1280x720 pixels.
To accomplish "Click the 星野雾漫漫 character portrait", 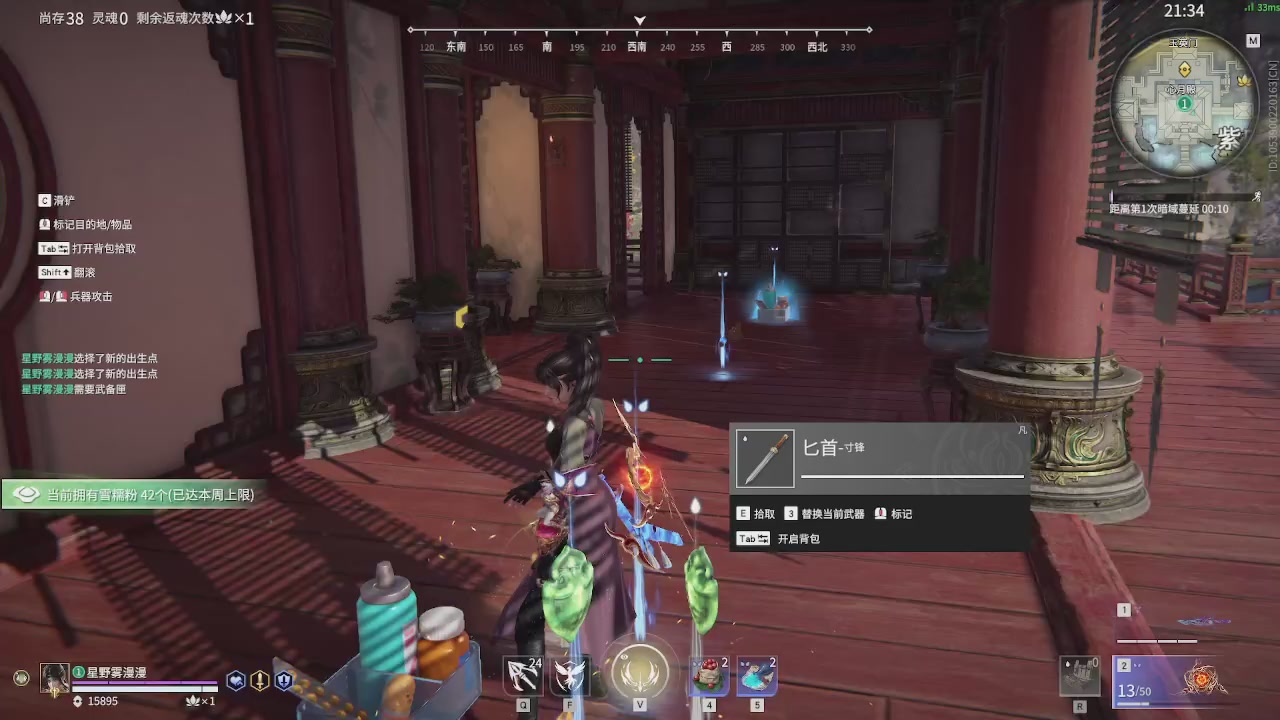I will click(55, 678).
